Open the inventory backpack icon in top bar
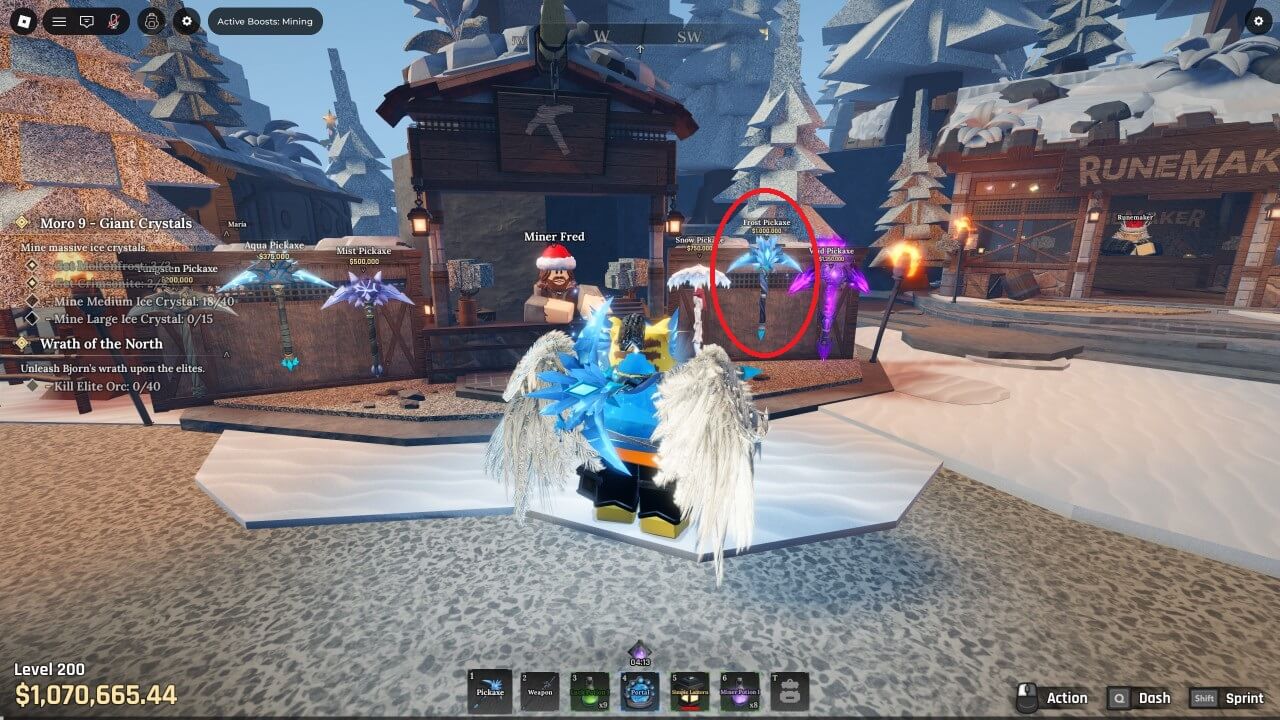 tap(151, 21)
